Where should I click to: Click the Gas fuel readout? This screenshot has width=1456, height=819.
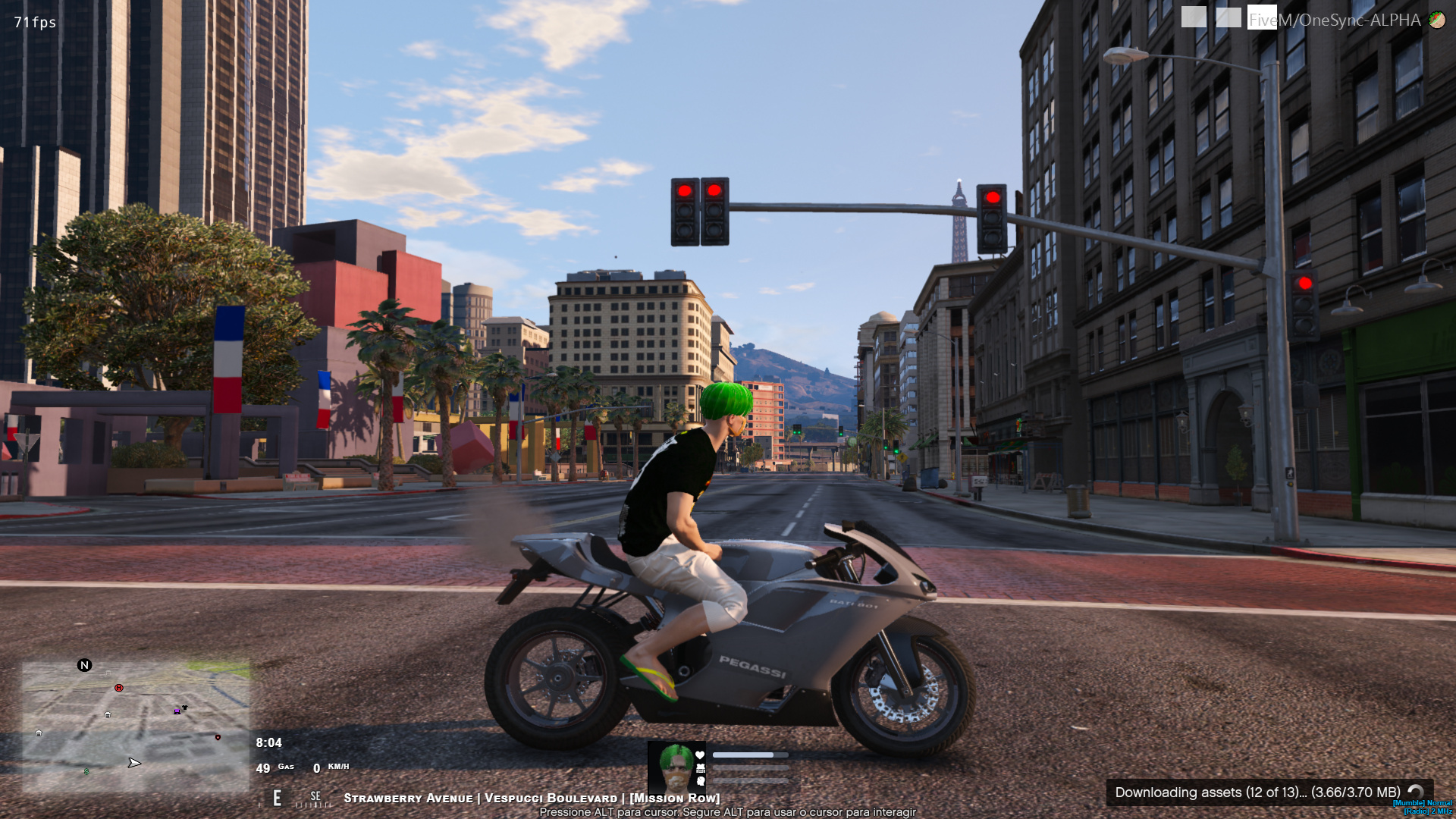tap(285, 767)
